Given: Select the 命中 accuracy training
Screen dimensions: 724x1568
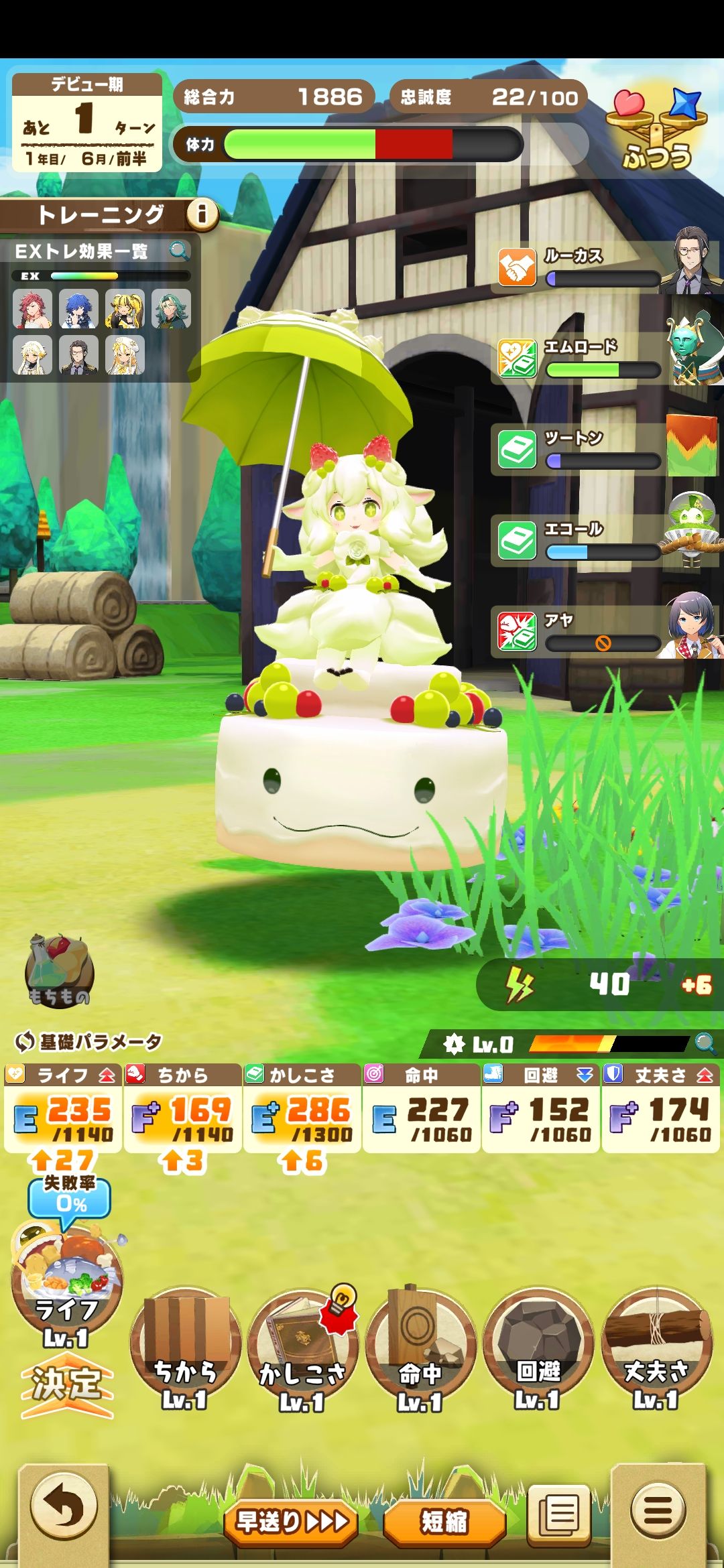Looking at the screenshot, I should 420,1347.
